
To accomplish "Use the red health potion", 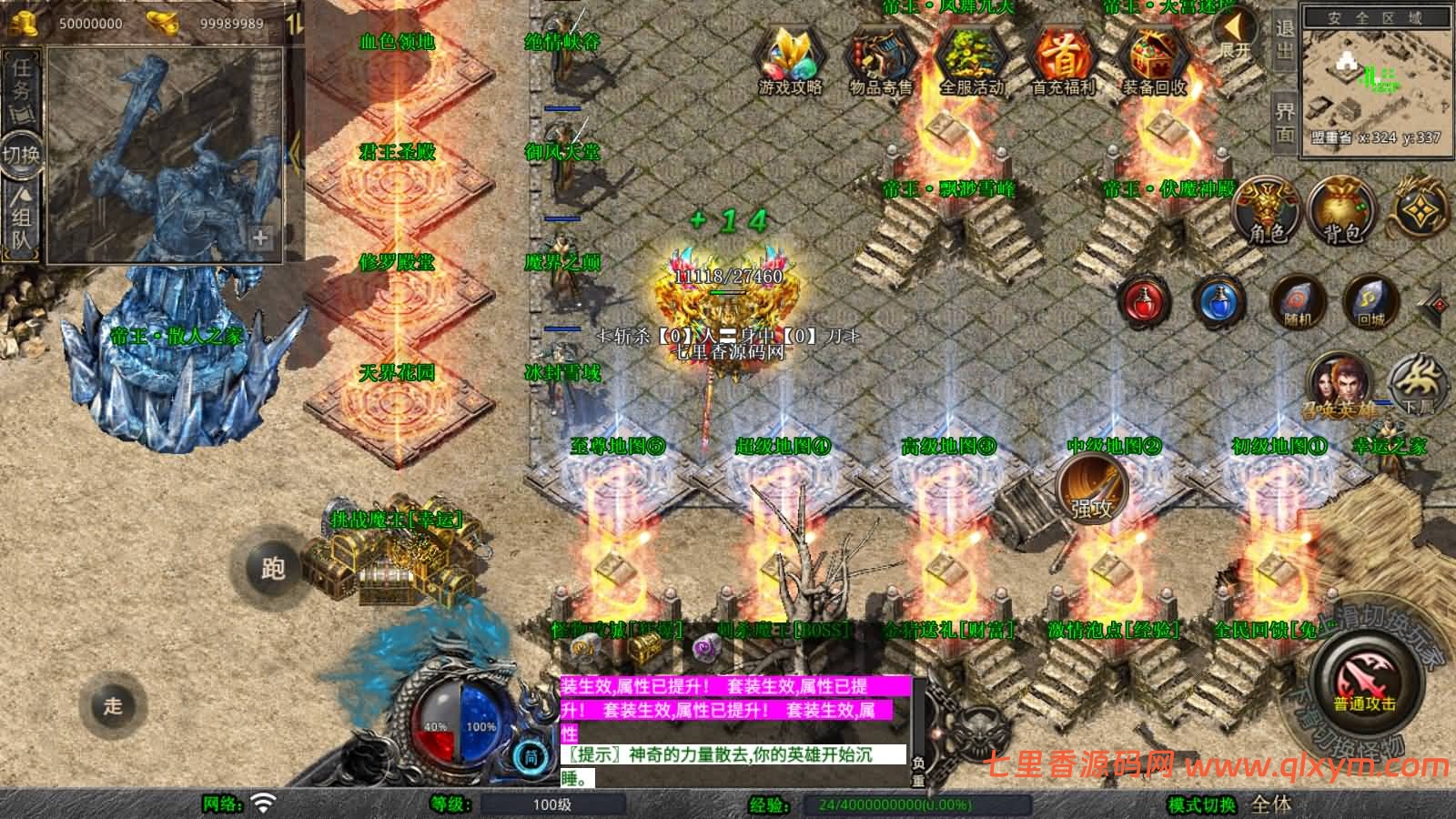I will pyautogui.click(x=1146, y=301).
